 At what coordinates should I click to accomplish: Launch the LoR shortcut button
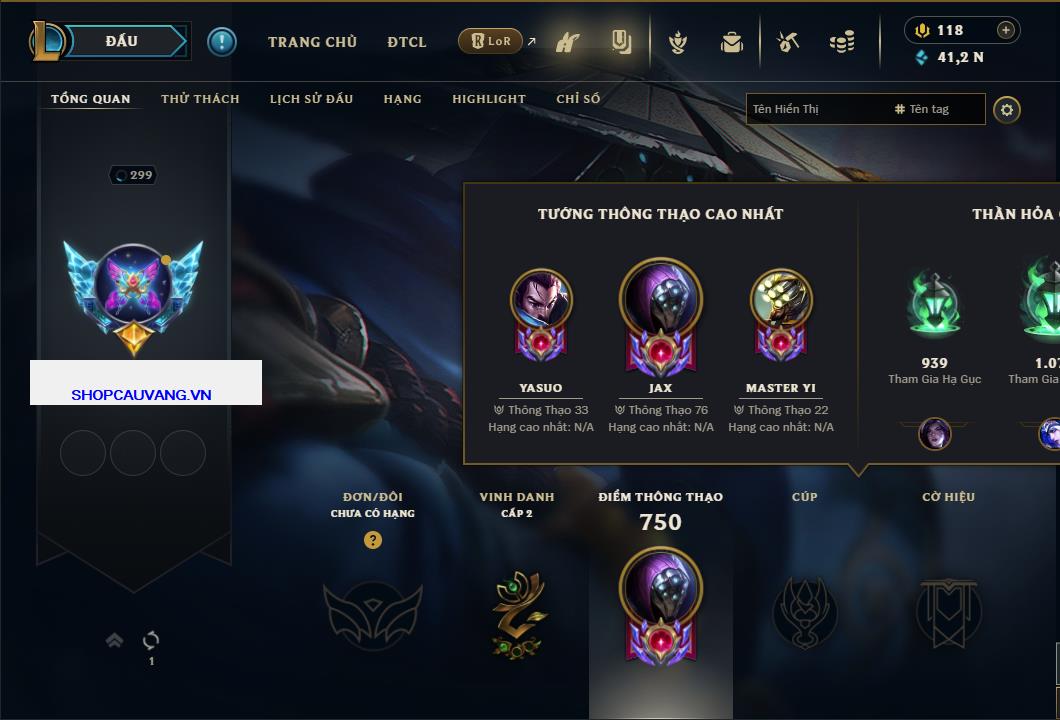point(490,41)
